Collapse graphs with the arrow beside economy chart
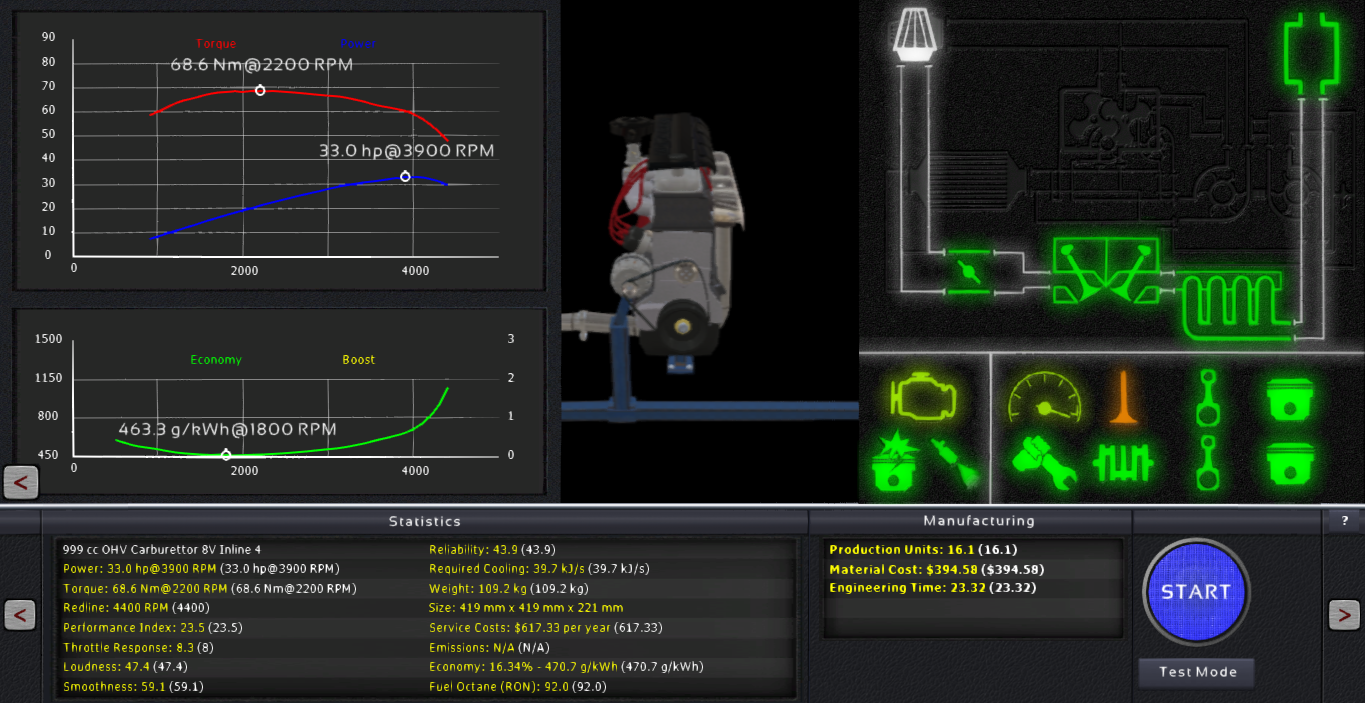The height and width of the screenshot is (703, 1365). pyautogui.click(x=21, y=483)
